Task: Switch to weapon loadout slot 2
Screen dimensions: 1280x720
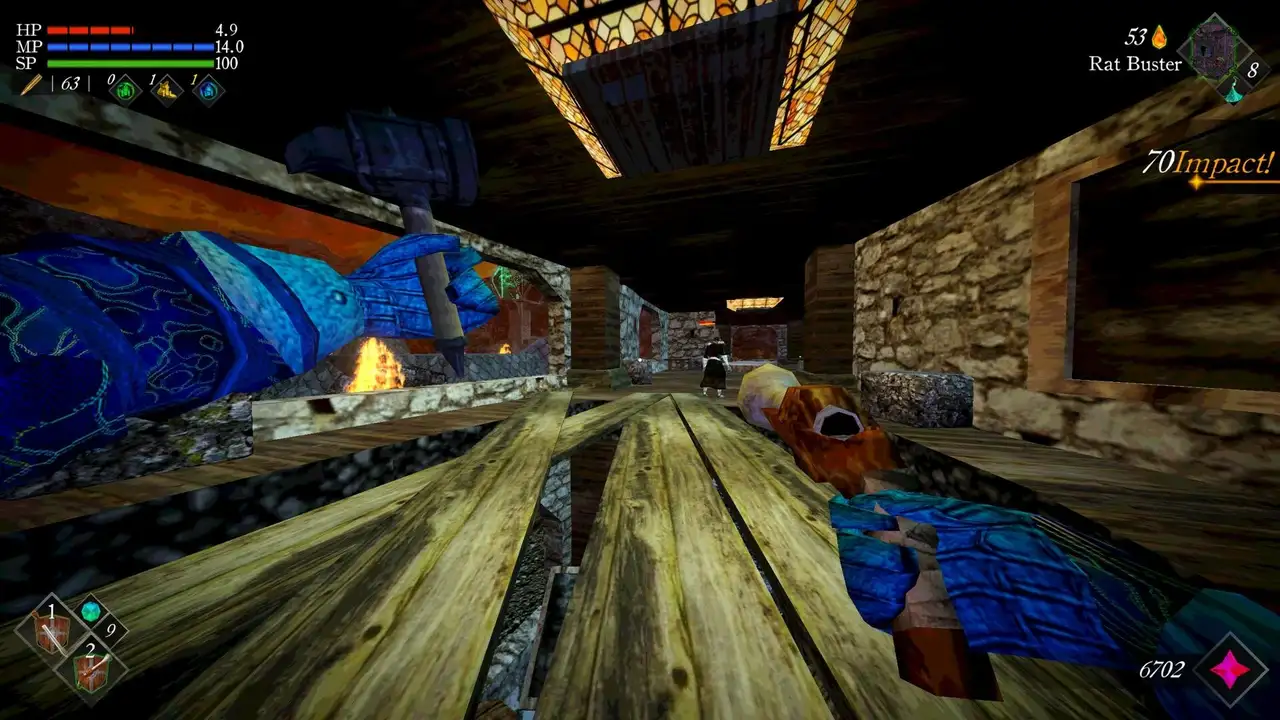Action: [x=92, y=670]
